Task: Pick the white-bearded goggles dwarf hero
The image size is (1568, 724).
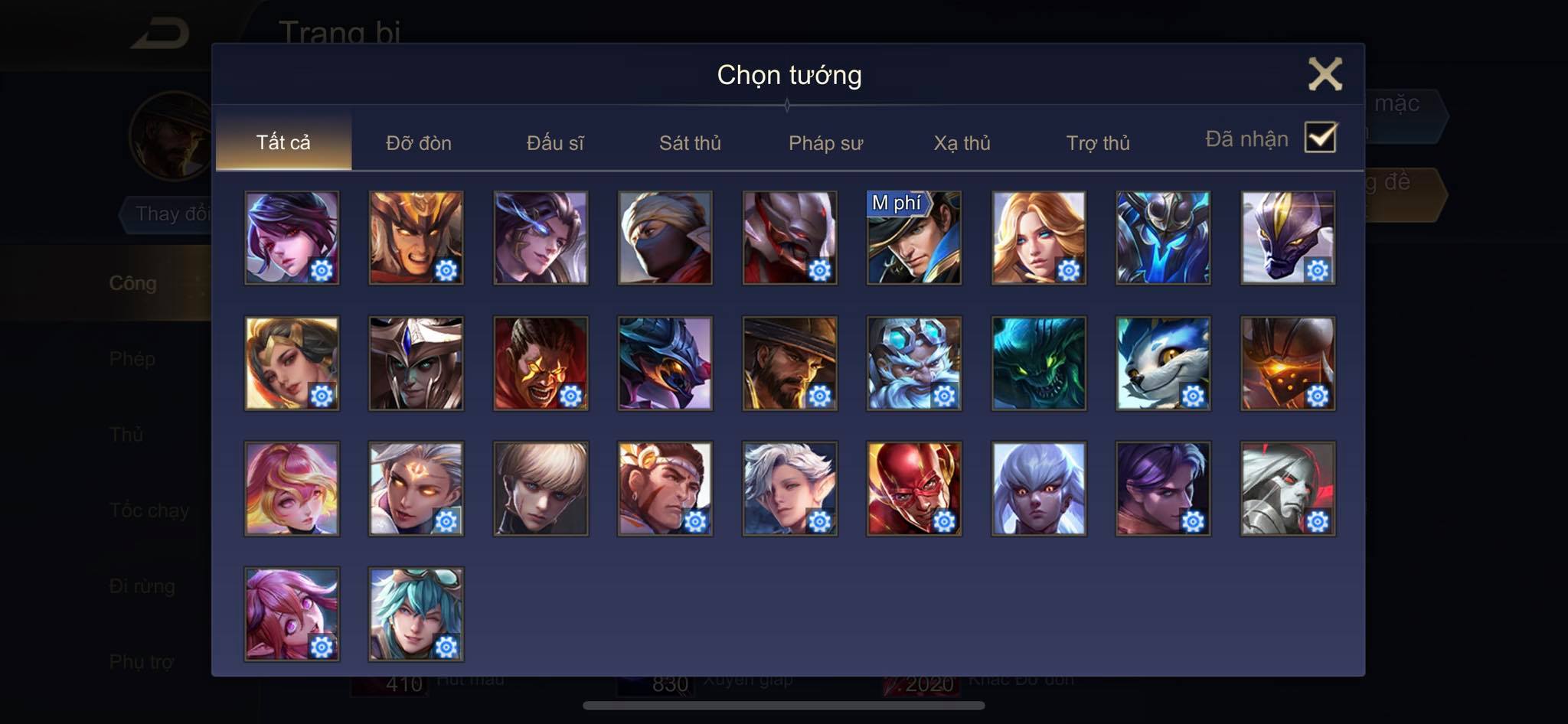Action: coord(913,364)
